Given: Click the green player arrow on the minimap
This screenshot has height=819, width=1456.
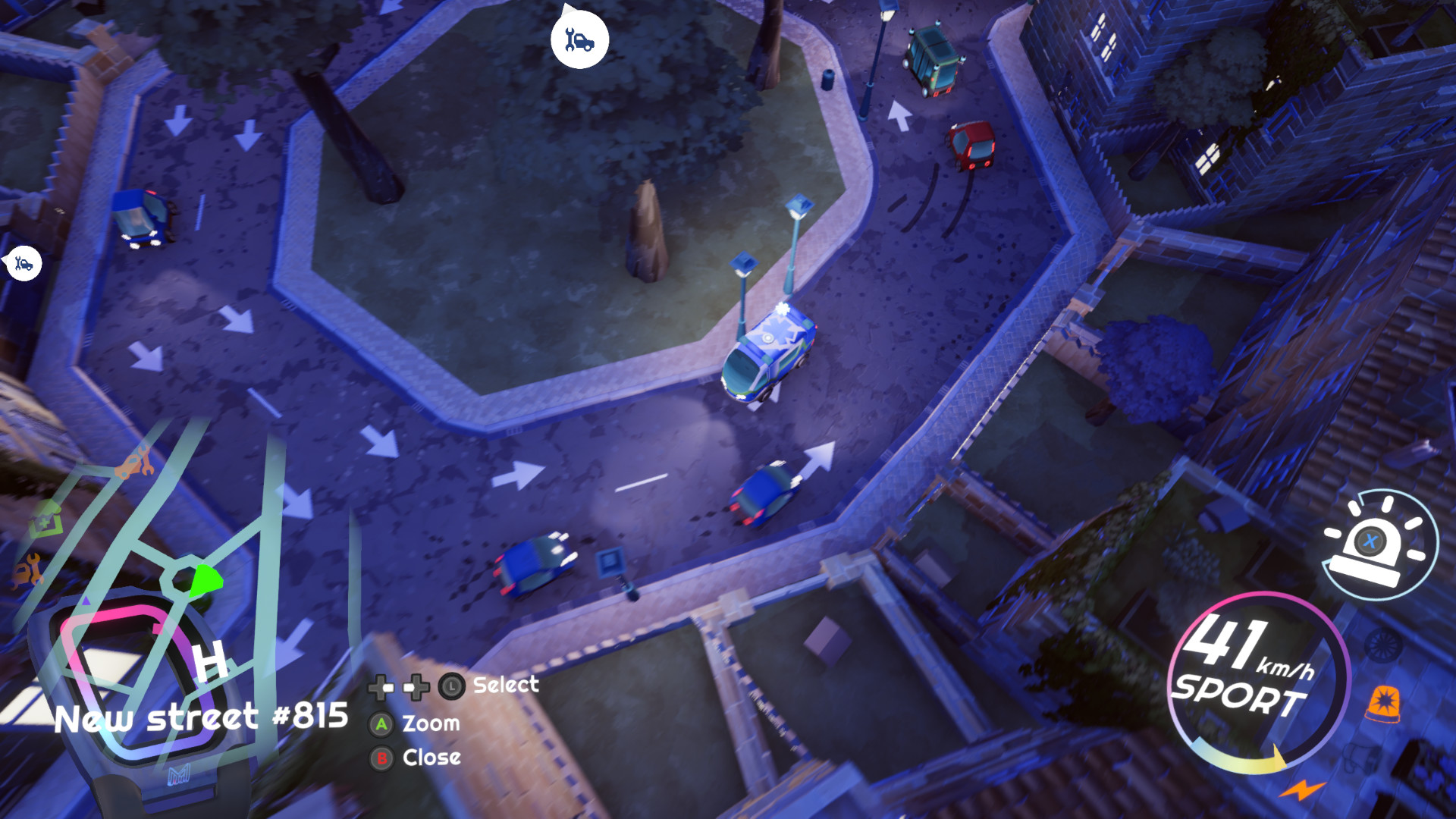Looking at the screenshot, I should tap(204, 582).
